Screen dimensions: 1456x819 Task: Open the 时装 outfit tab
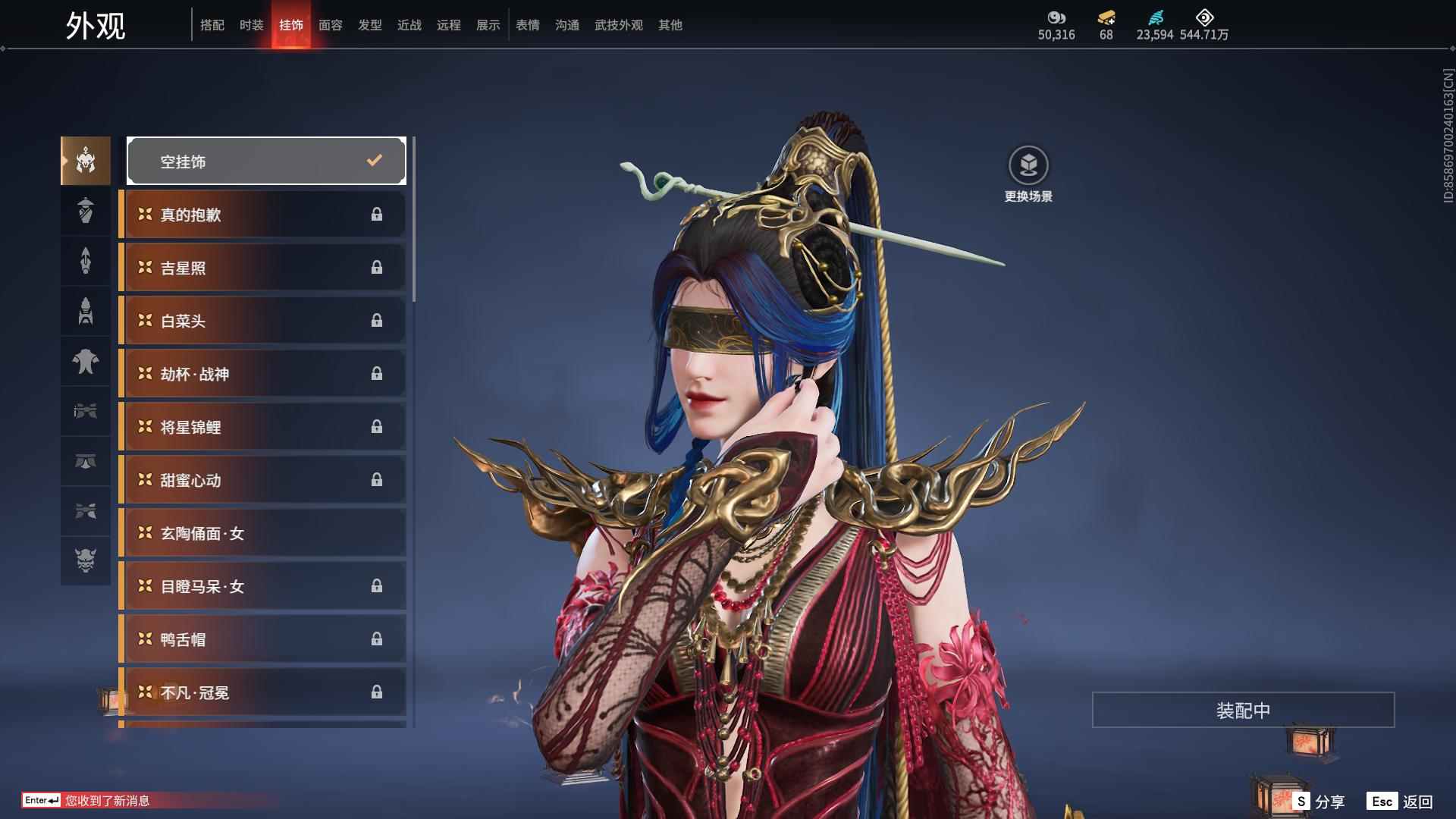(x=251, y=25)
